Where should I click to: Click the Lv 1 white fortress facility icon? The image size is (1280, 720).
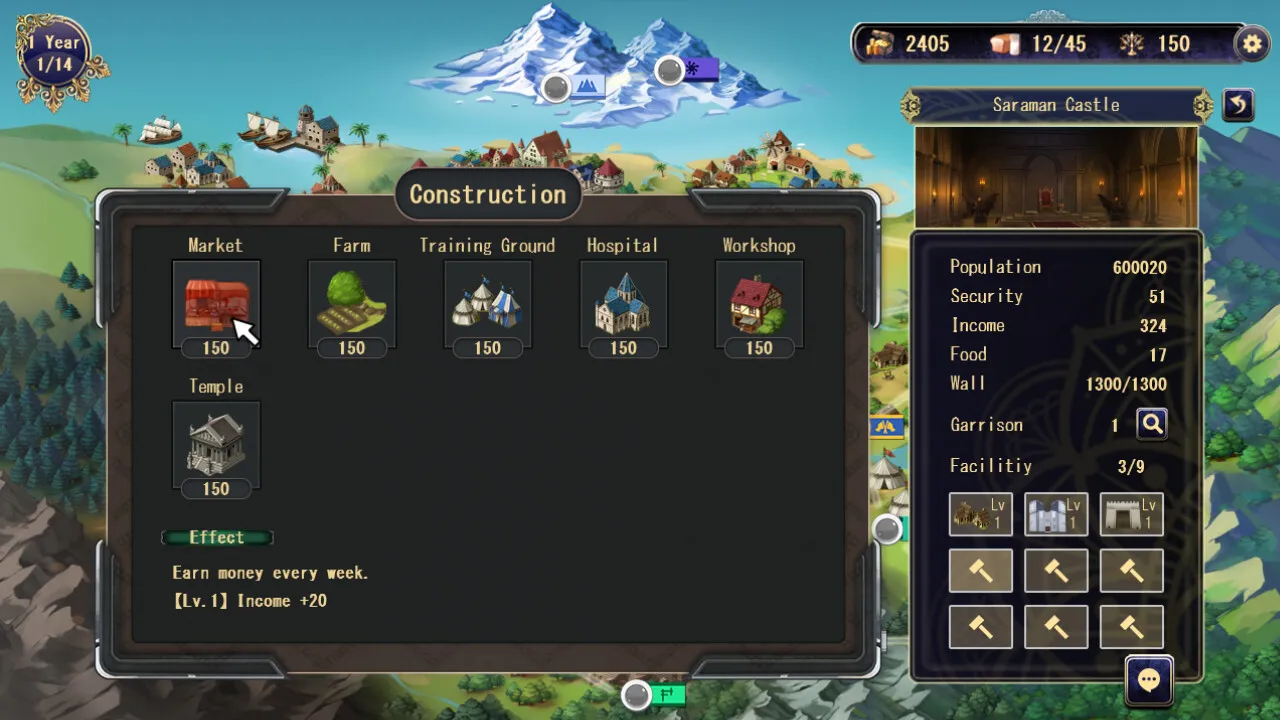(x=1056, y=513)
